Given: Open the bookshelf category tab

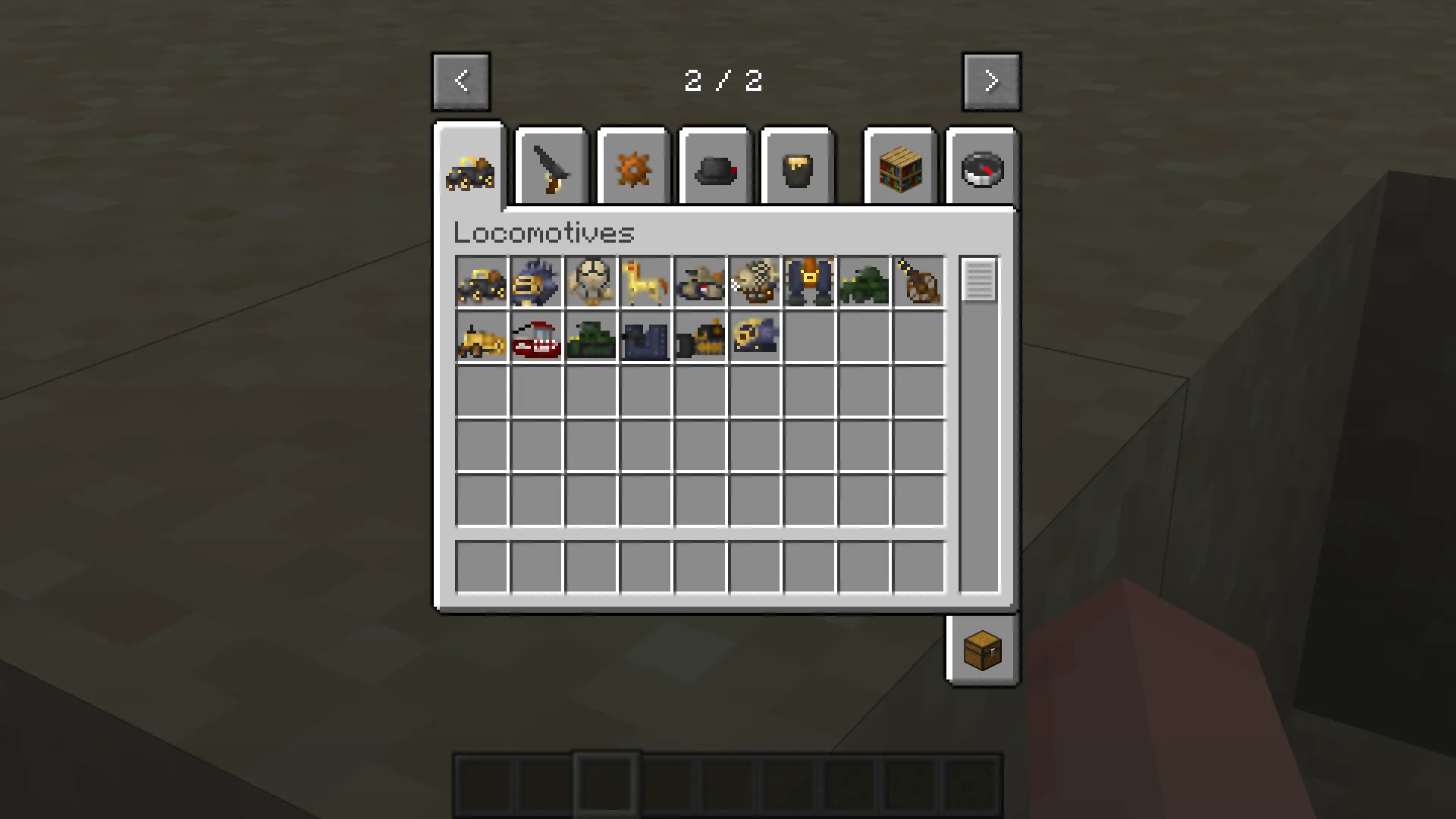Looking at the screenshot, I should [x=899, y=167].
